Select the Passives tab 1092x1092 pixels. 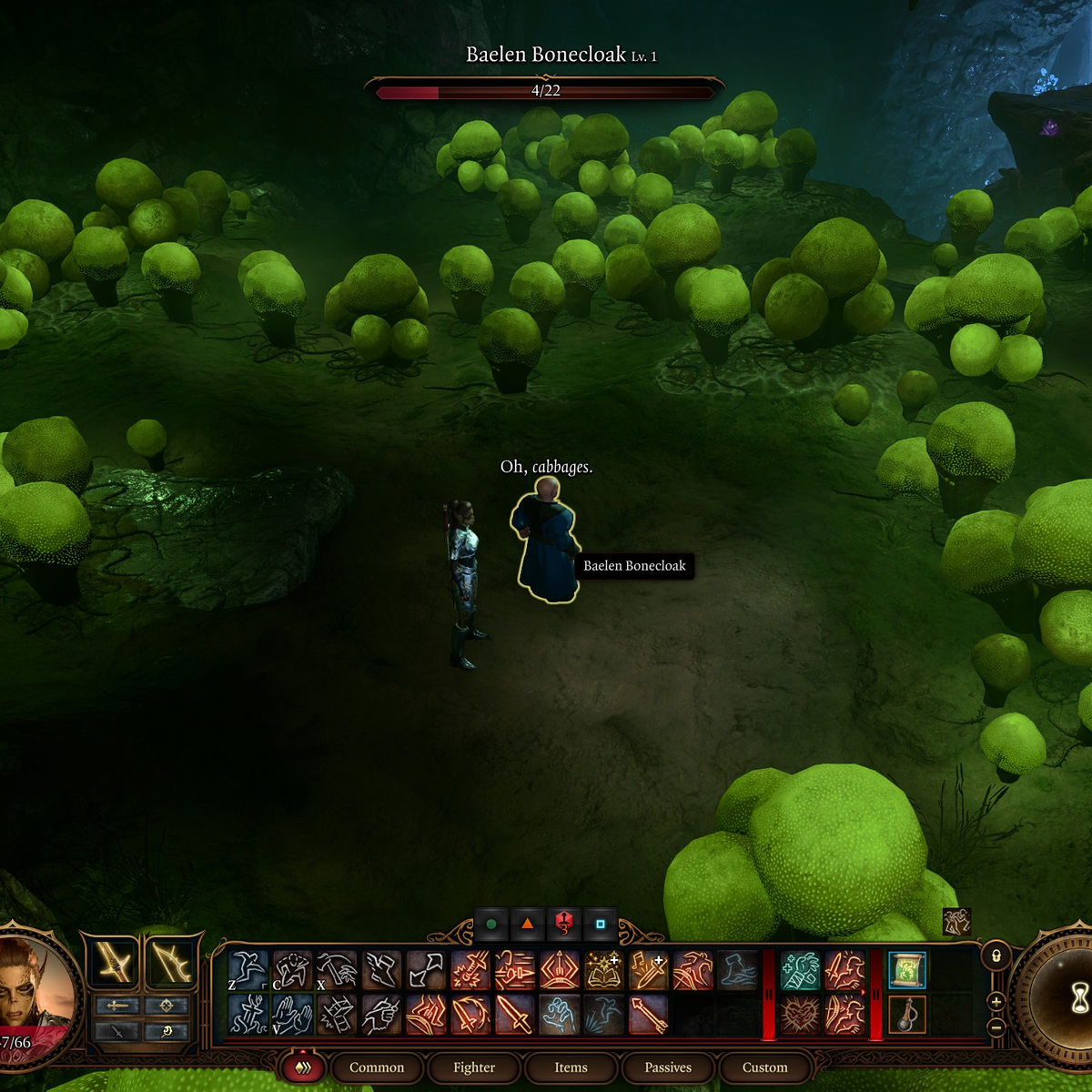(668, 1067)
